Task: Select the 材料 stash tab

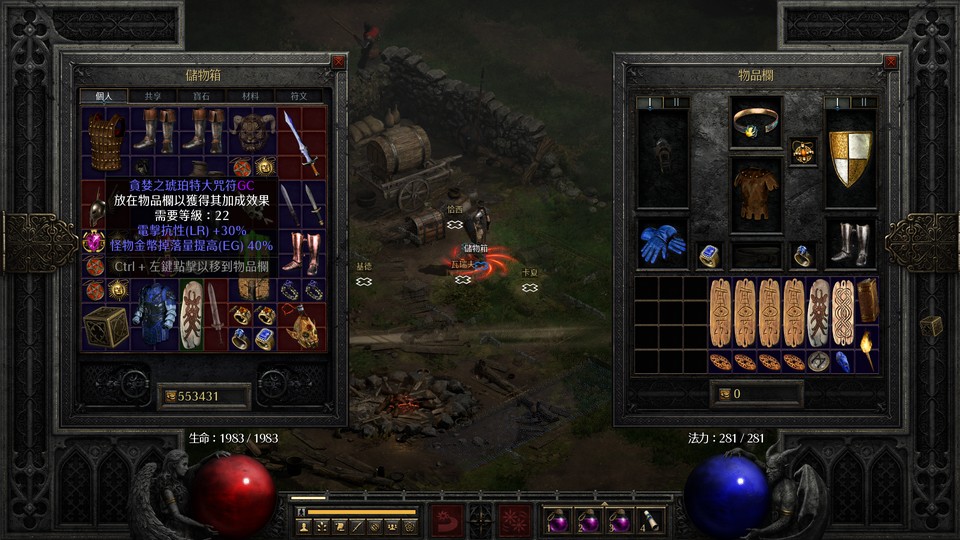Action: coord(250,96)
